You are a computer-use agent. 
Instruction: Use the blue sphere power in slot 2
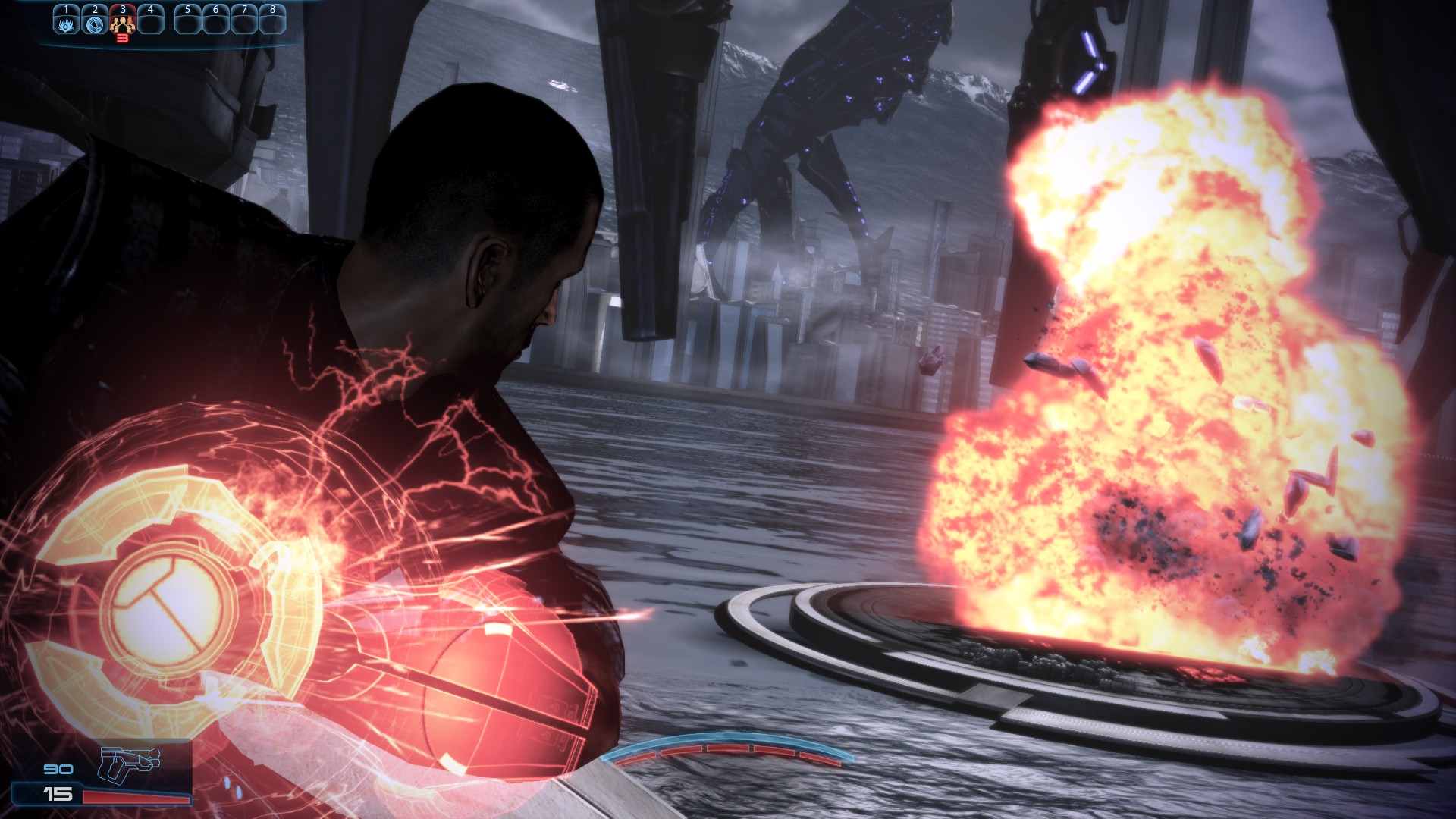point(94,23)
